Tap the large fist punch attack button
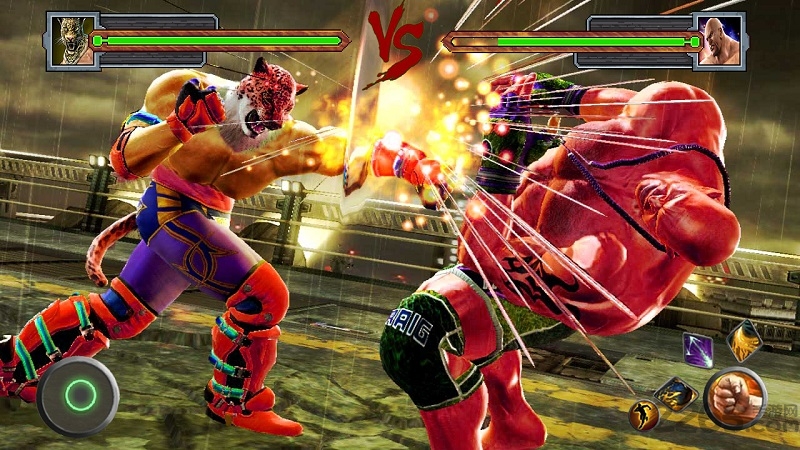This screenshot has width=800, height=450. pyautogui.click(x=735, y=397)
